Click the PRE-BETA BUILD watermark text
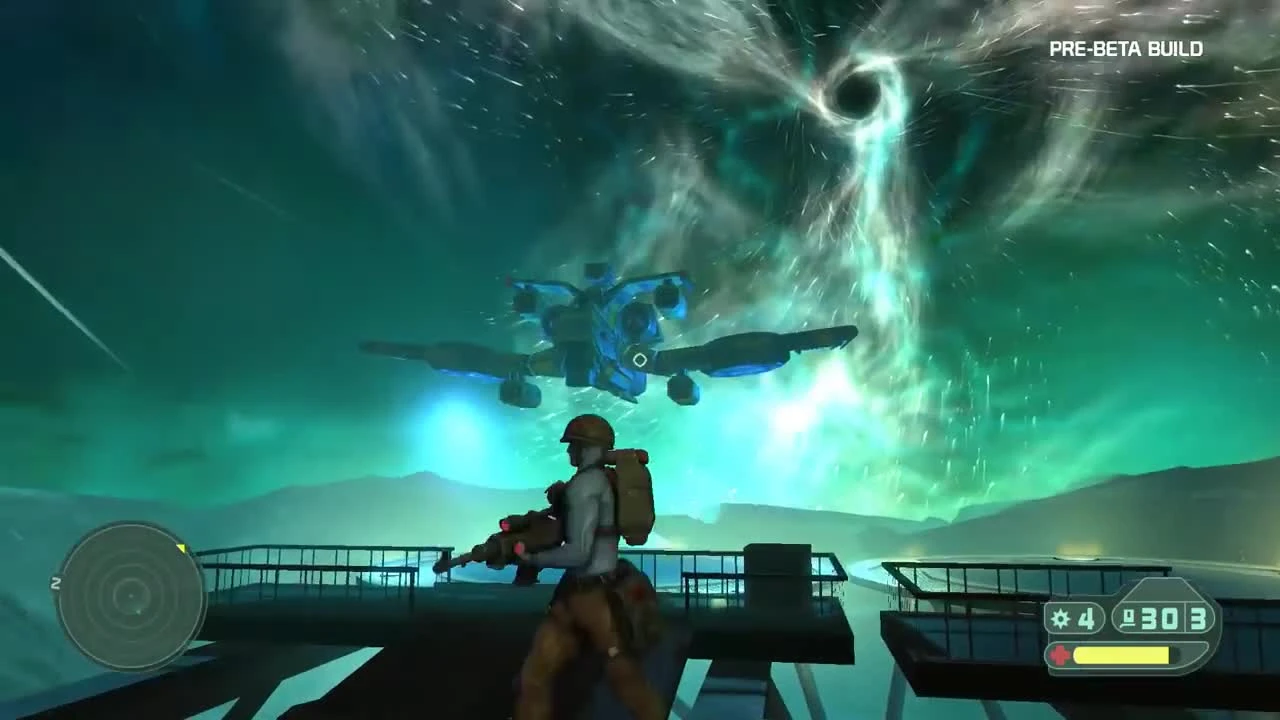Image resolution: width=1280 pixels, height=720 pixels. (1126, 48)
